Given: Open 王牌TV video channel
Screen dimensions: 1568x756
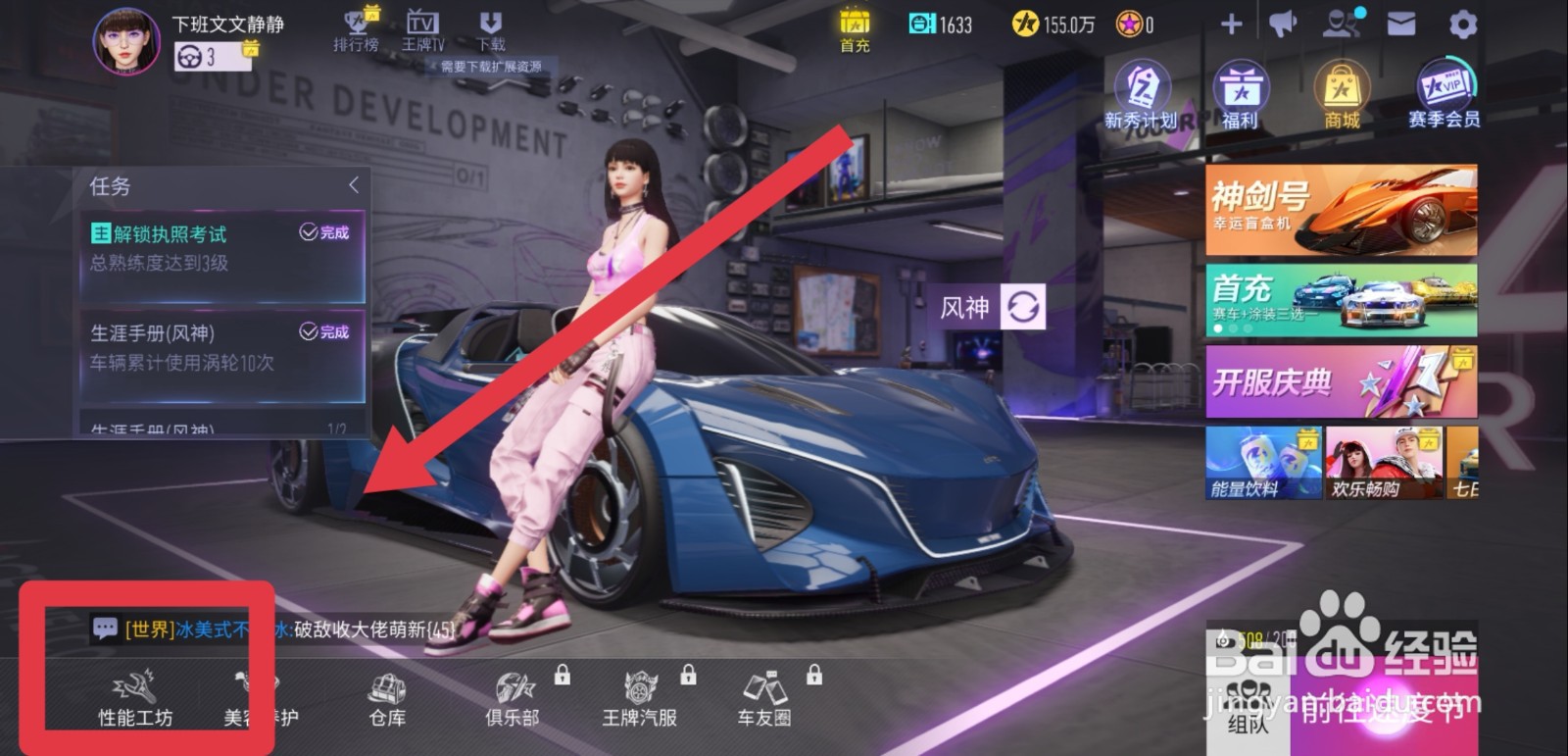Looking at the screenshot, I should tap(423, 25).
